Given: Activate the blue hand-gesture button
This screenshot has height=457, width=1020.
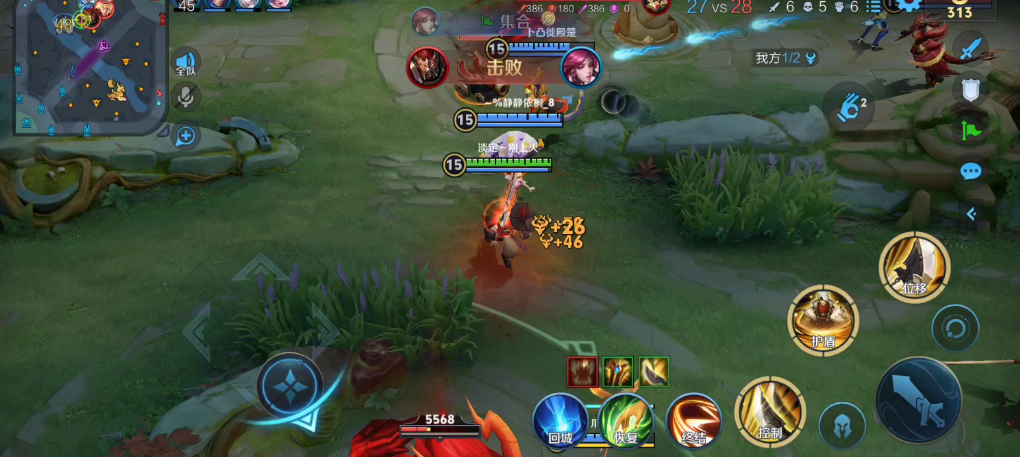Looking at the screenshot, I should coord(849,104).
